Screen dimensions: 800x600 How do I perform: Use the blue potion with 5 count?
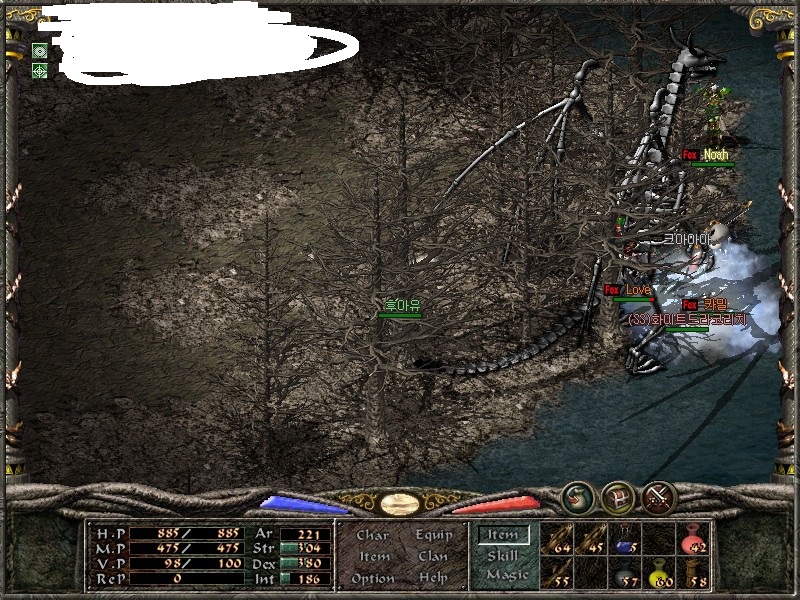(626, 539)
